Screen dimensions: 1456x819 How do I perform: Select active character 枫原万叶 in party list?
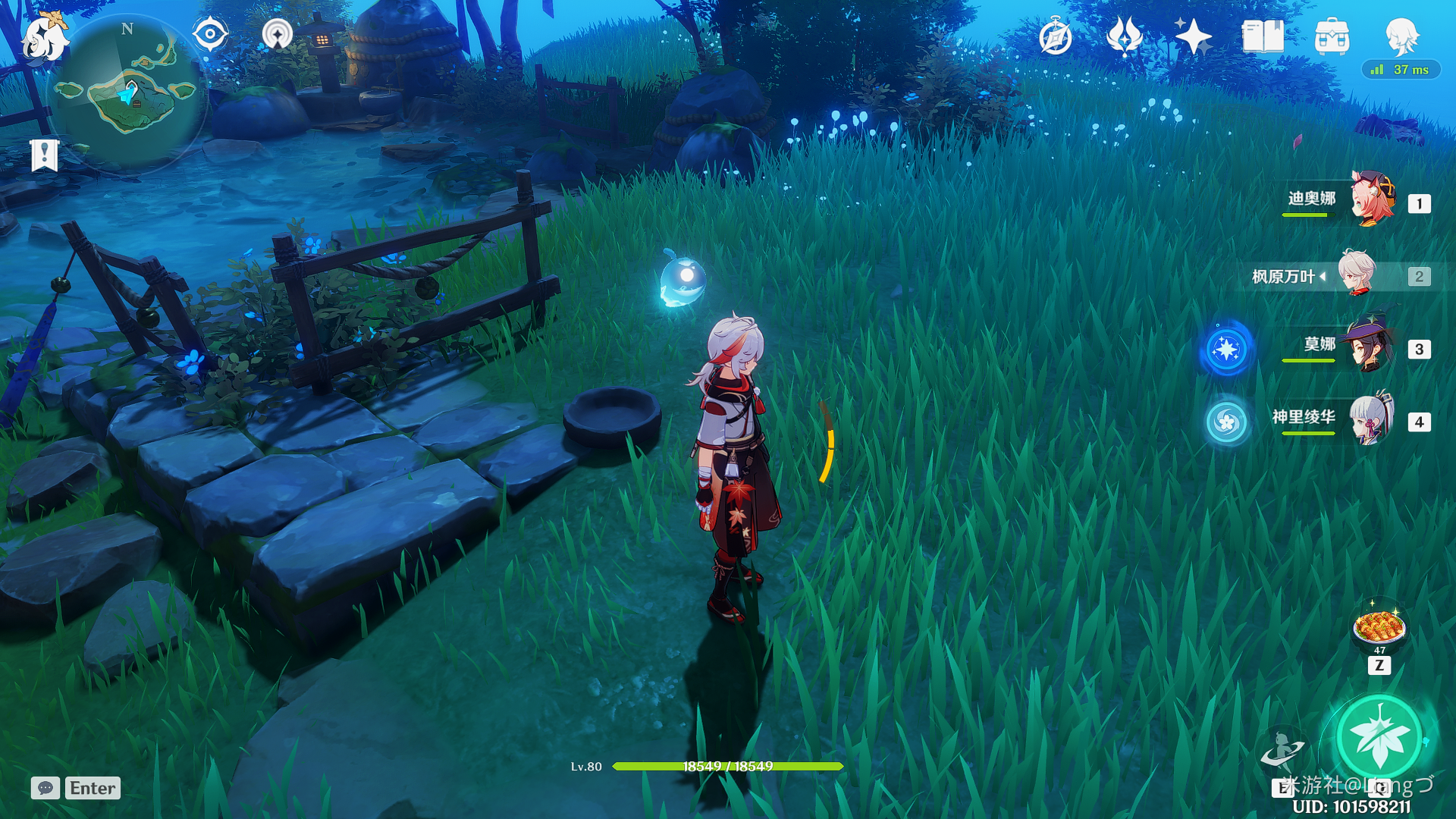pyautogui.click(x=1356, y=275)
